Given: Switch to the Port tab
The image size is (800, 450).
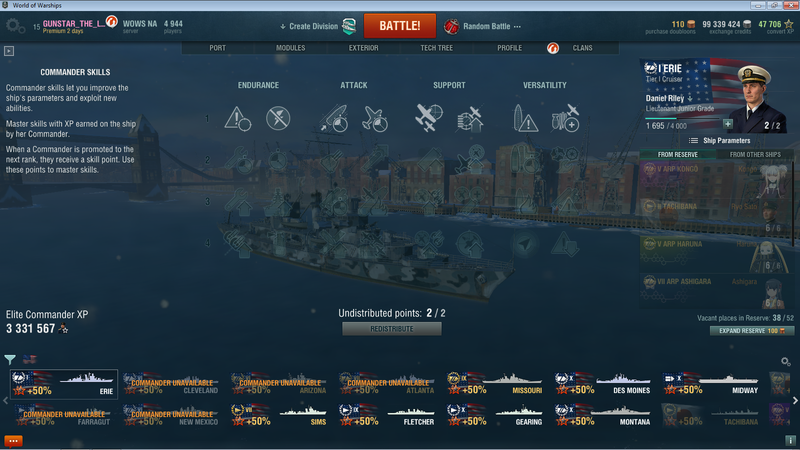Looking at the screenshot, I should (218, 48).
